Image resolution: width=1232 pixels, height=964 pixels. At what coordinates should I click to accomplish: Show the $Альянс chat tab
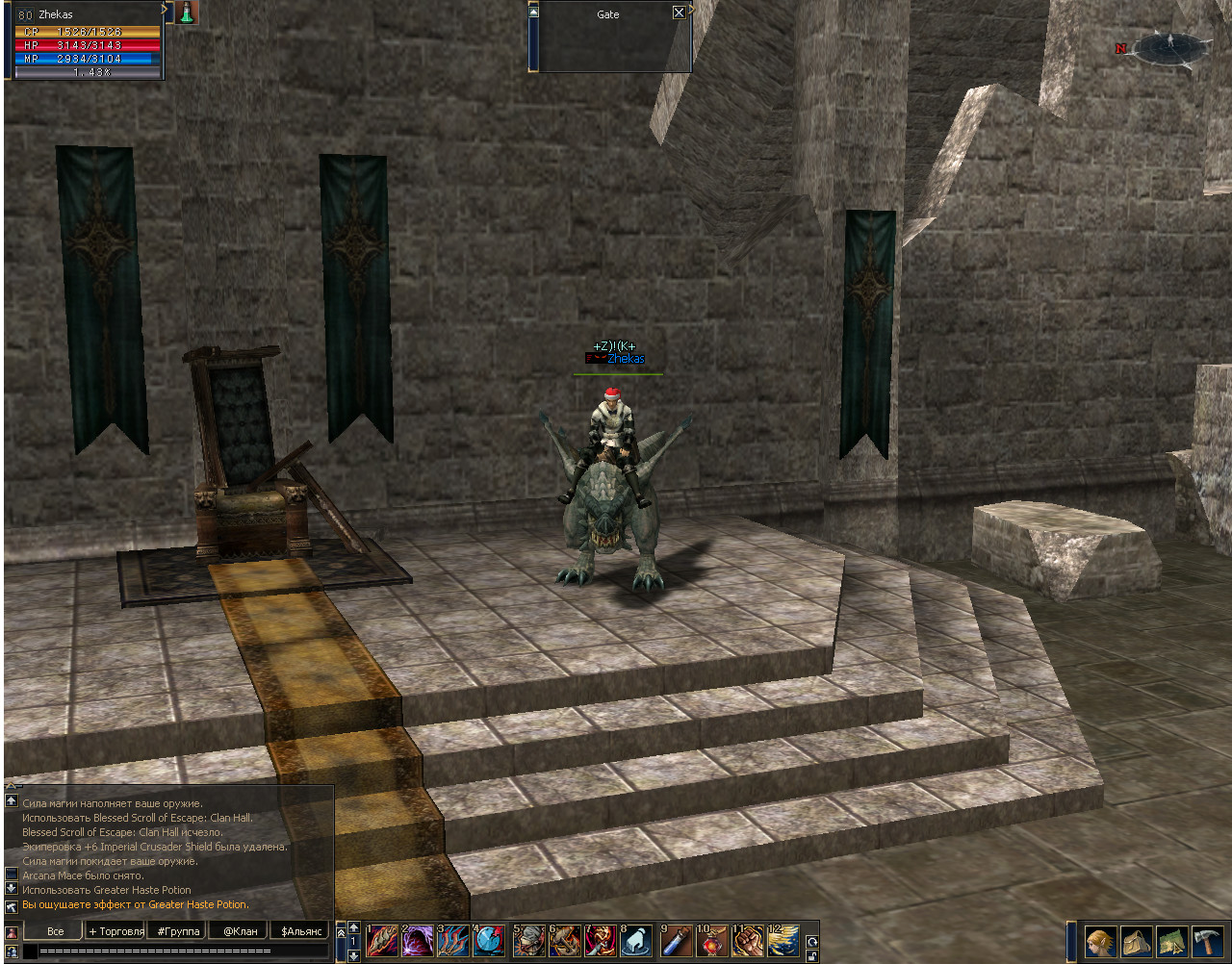tap(301, 931)
